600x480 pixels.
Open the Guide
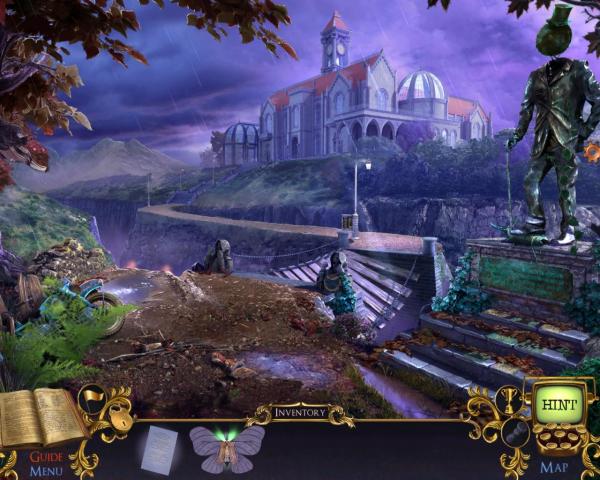tap(46, 457)
